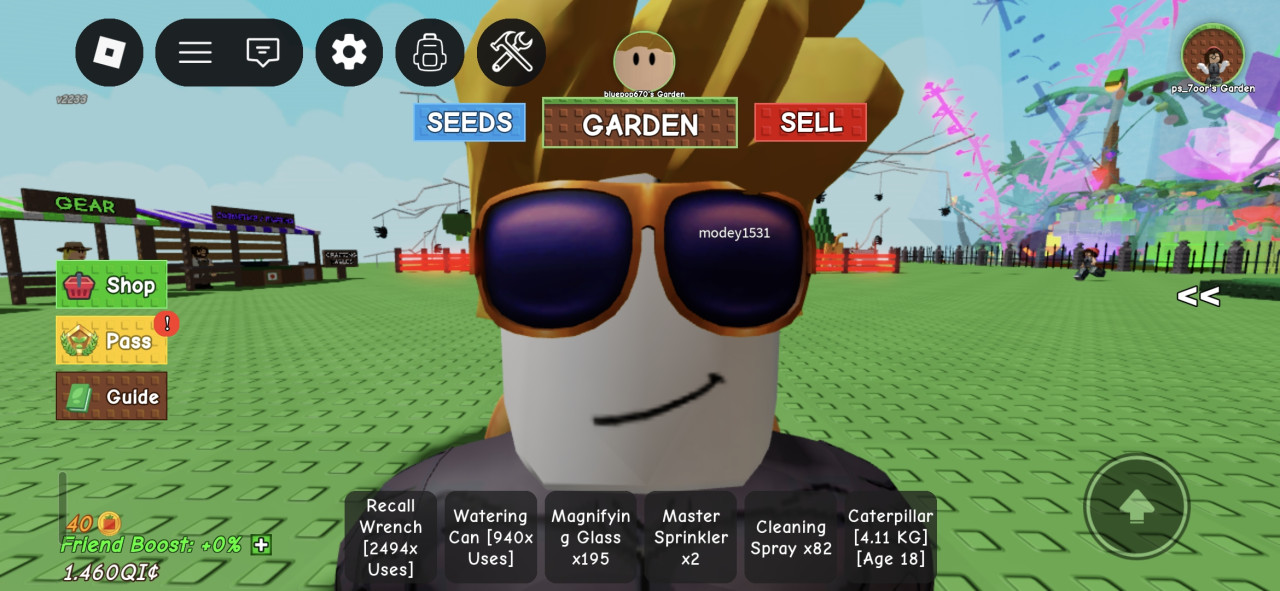Open the chat window

[263, 52]
